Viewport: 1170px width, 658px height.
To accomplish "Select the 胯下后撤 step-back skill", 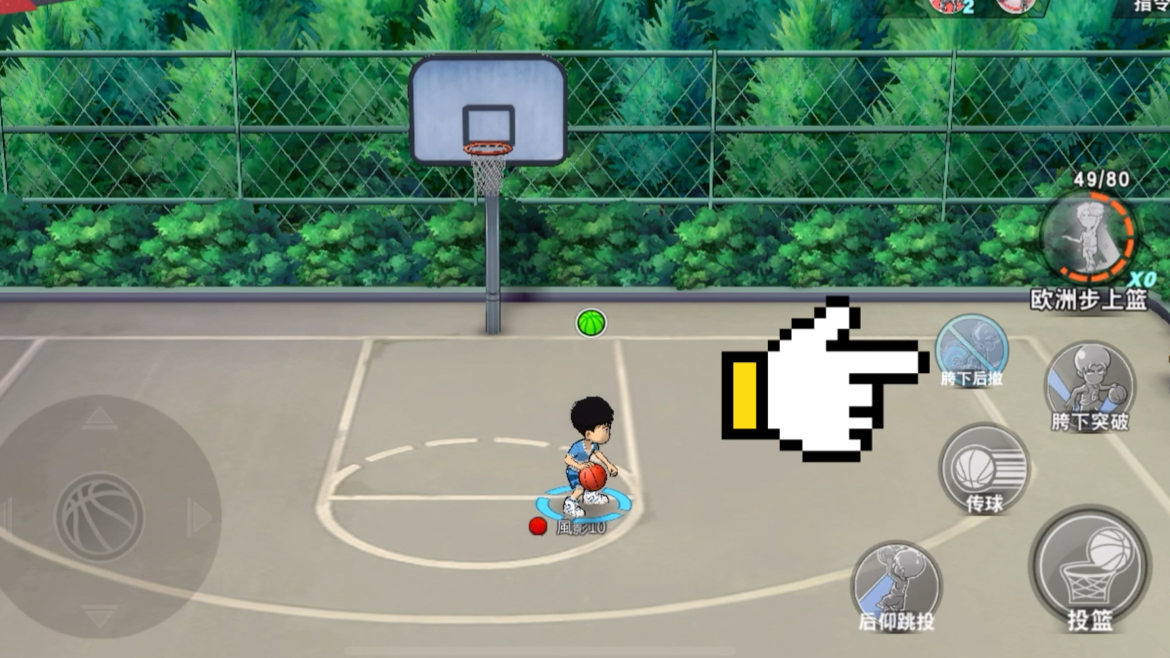I will coord(972,350).
